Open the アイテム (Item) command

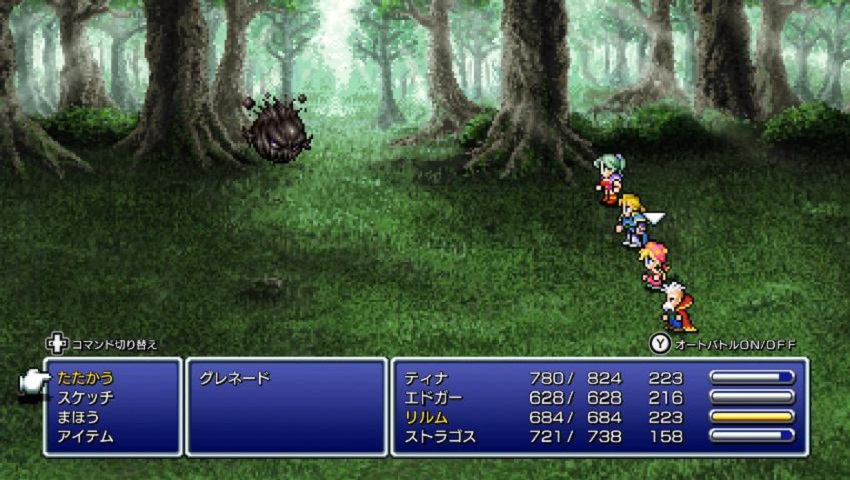pos(86,436)
